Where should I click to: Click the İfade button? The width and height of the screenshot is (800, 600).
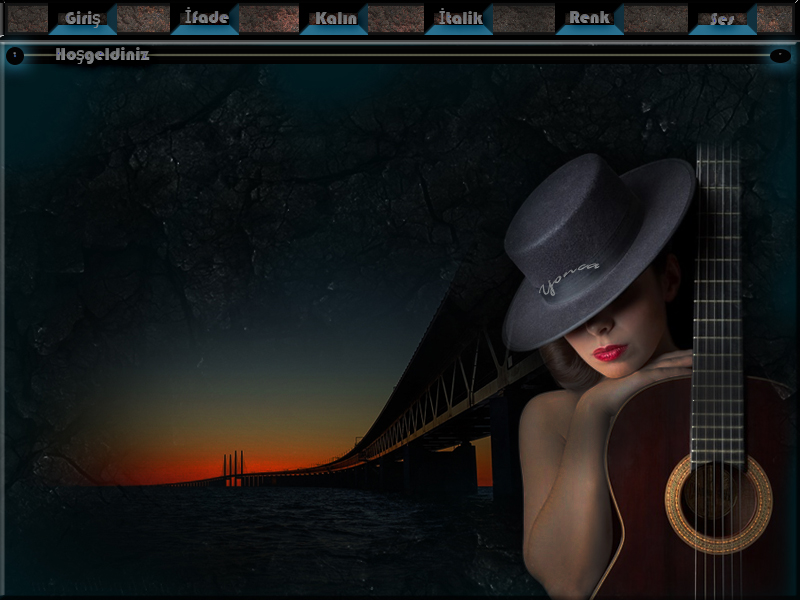(206, 18)
